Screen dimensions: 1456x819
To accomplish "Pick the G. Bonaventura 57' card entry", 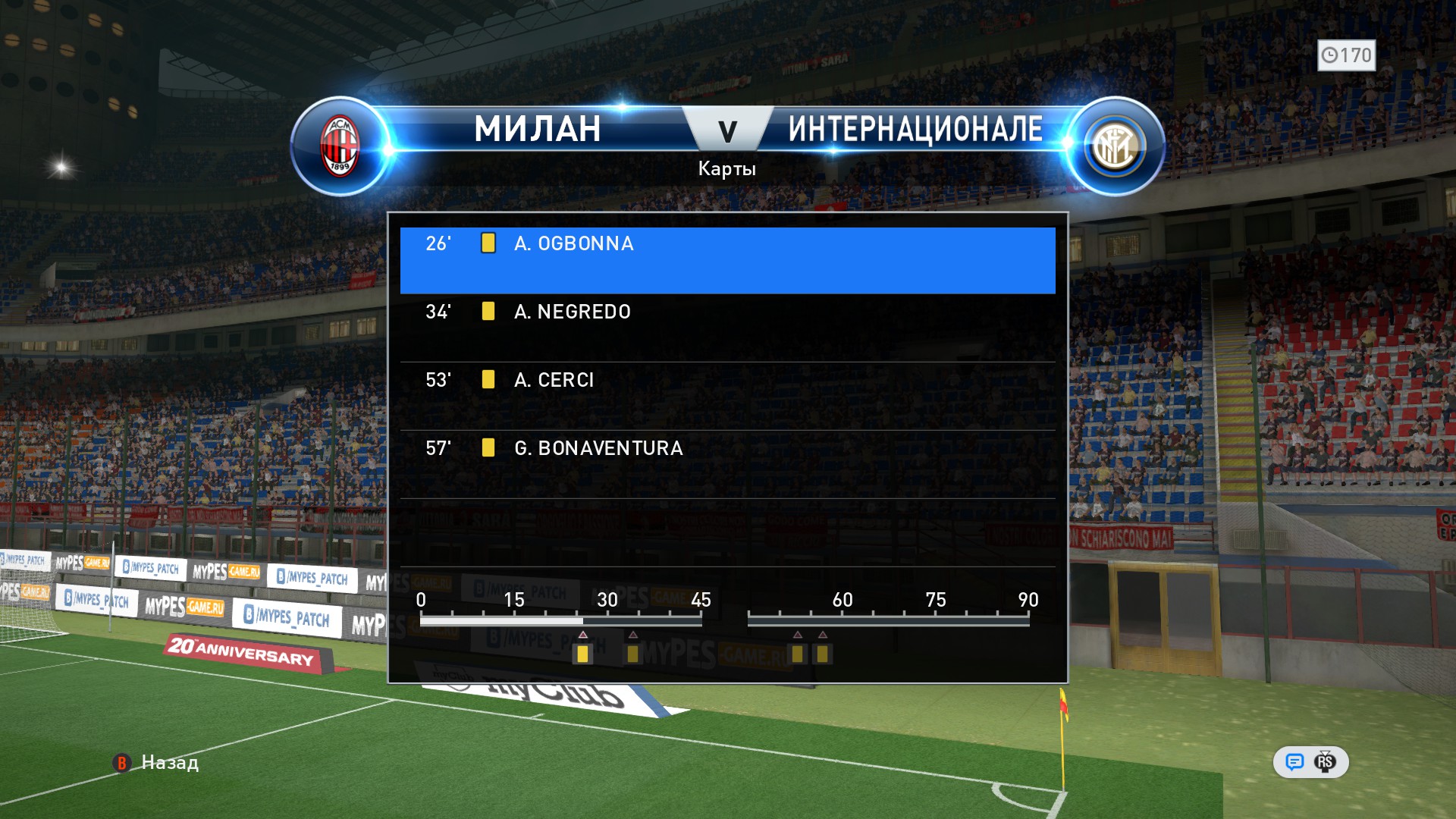I will pos(726,464).
